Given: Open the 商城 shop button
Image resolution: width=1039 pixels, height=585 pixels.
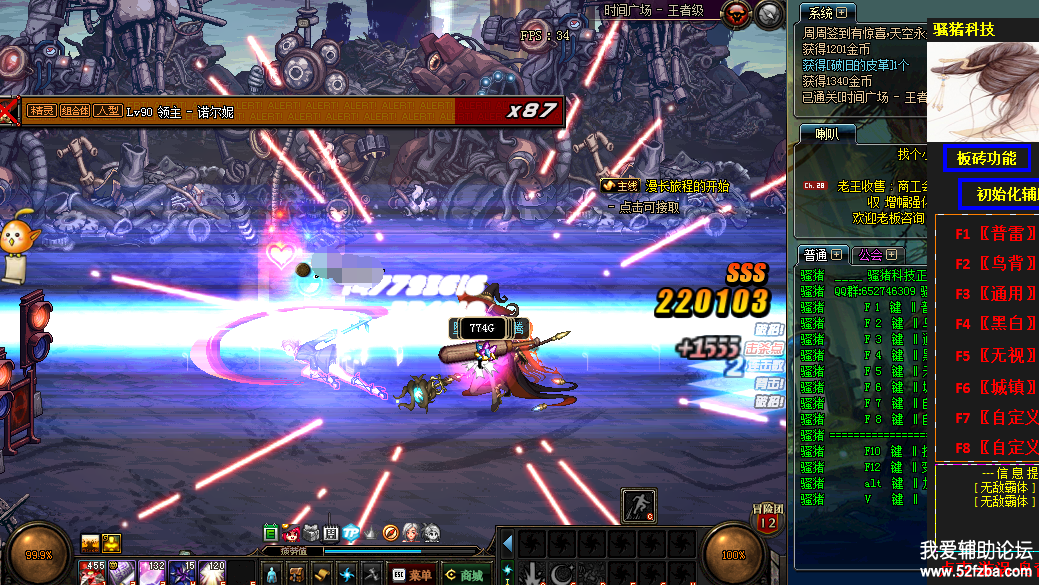Looking at the screenshot, I should point(464,575).
